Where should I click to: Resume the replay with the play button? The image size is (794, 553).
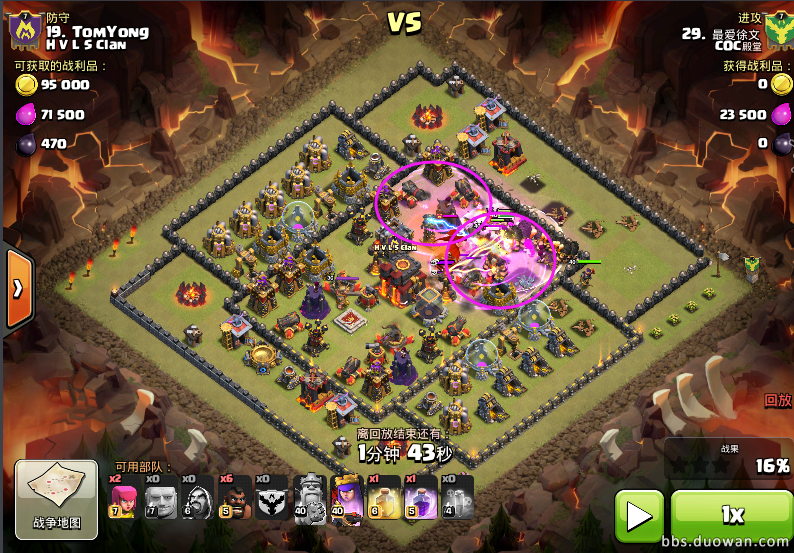point(638,515)
